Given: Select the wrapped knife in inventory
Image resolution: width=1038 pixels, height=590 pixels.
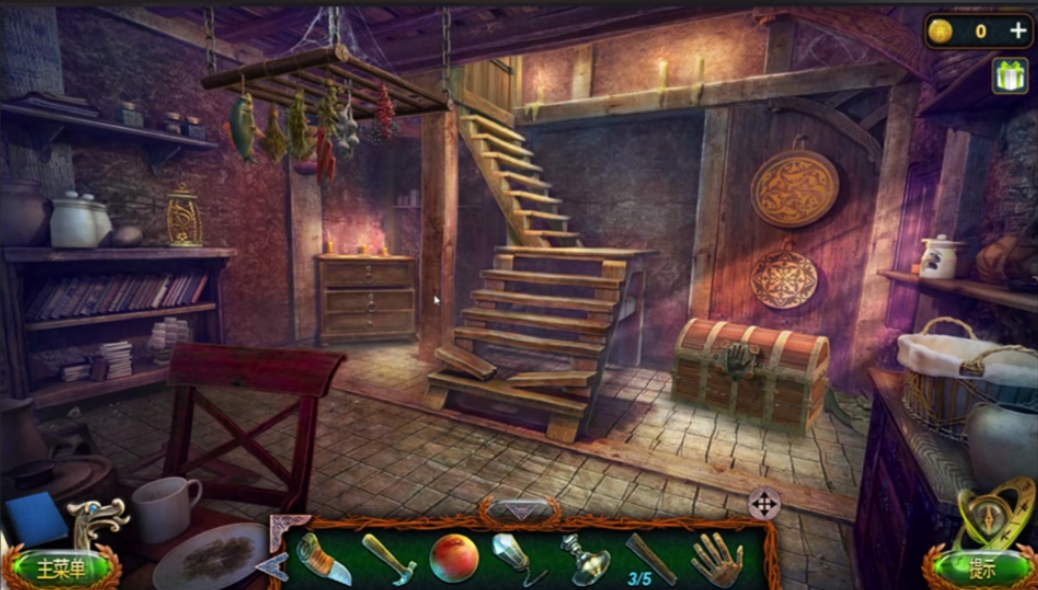Looking at the screenshot, I should tap(324, 559).
